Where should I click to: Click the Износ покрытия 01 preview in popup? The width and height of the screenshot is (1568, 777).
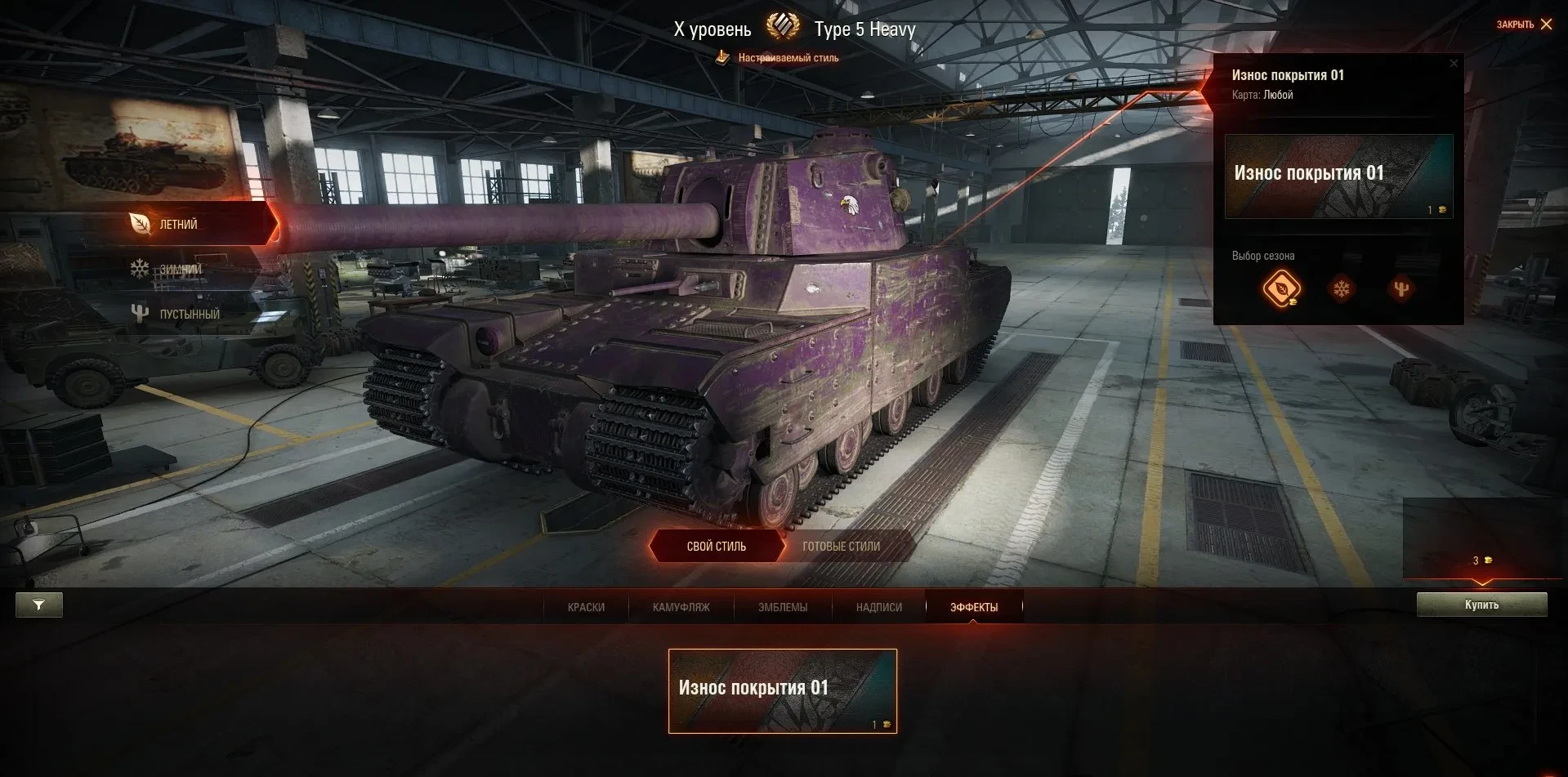[1338, 176]
